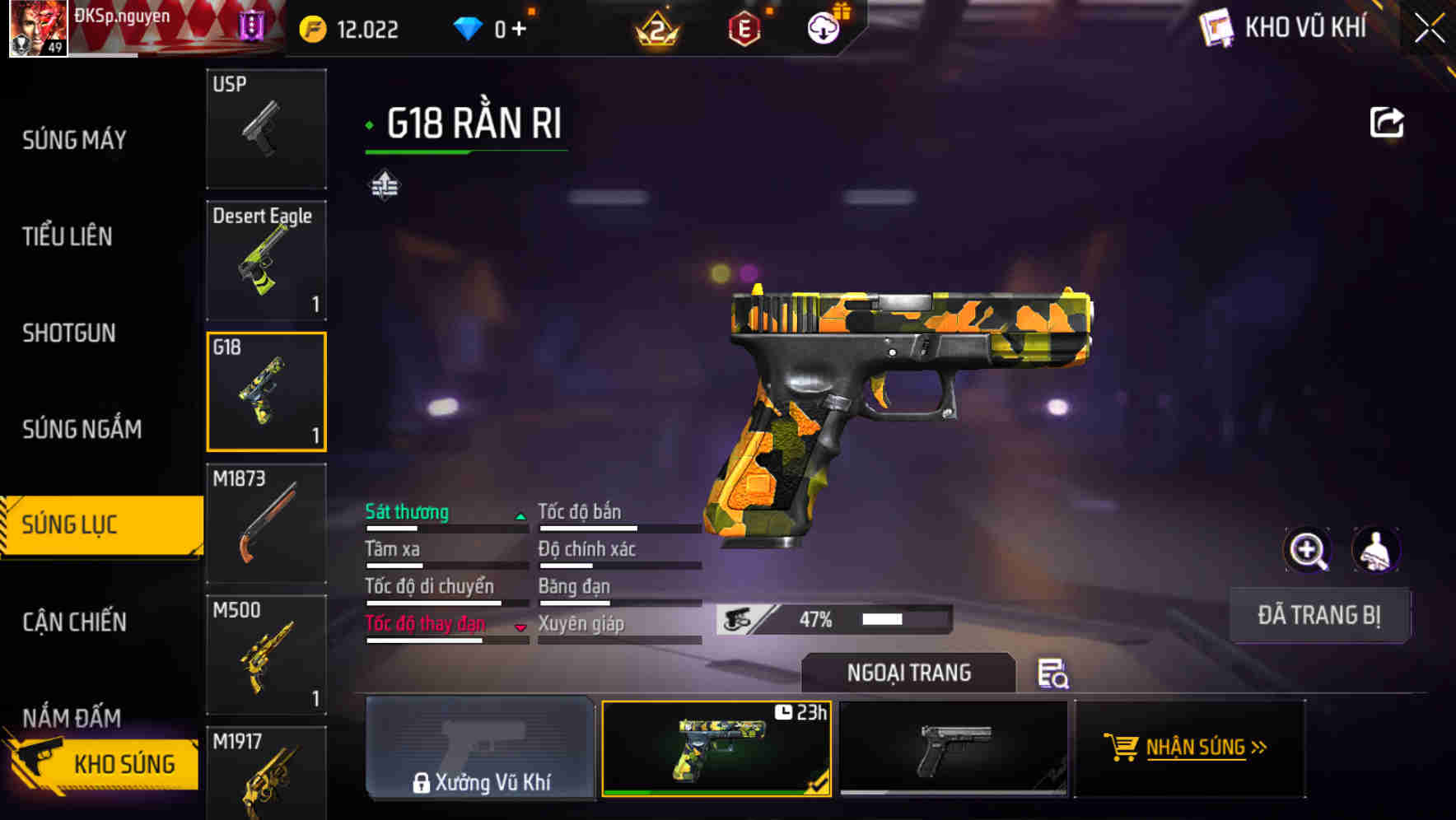Click the Kho Vũ Khí book icon
The width and height of the screenshot is (1456, 820).
(1216, 27)
